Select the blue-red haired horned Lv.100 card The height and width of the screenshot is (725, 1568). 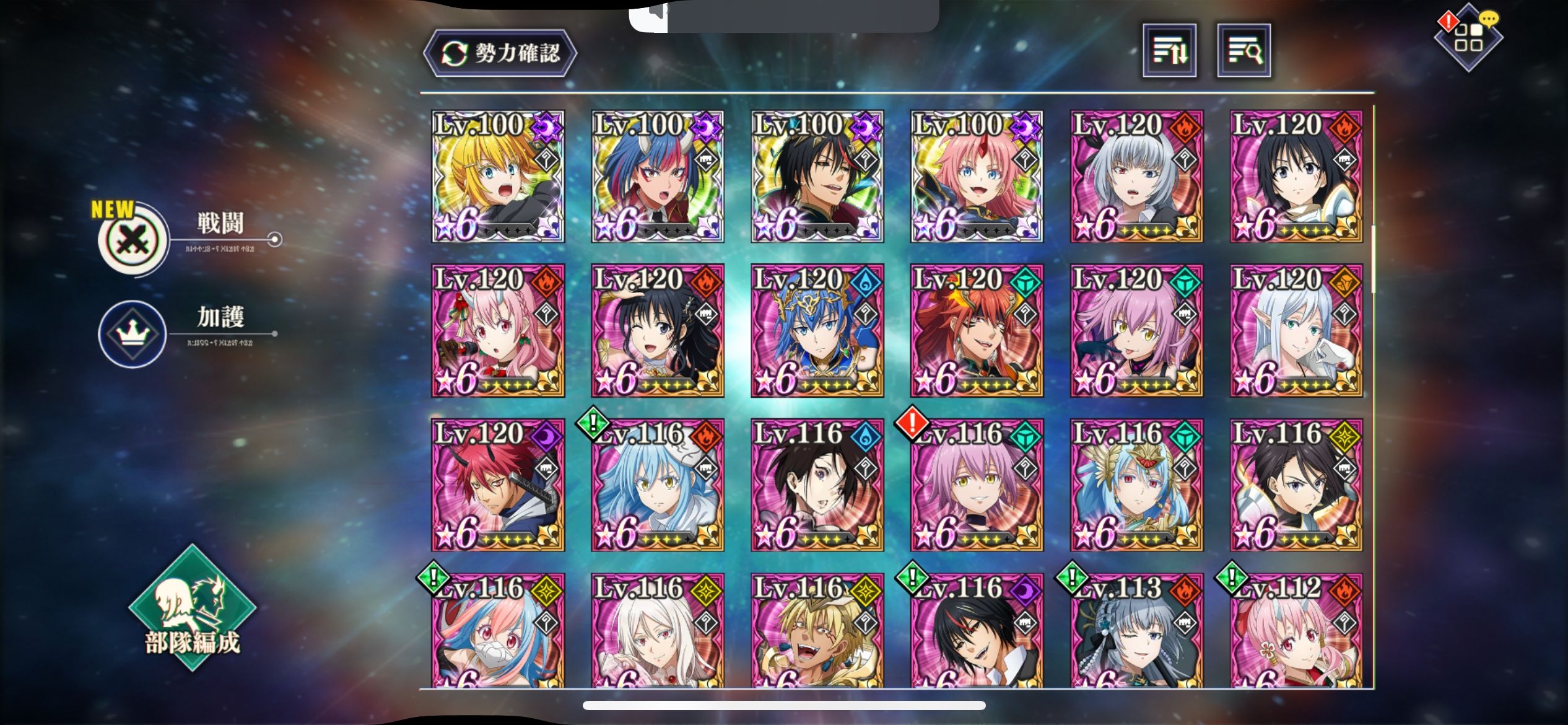pos(658,177)
